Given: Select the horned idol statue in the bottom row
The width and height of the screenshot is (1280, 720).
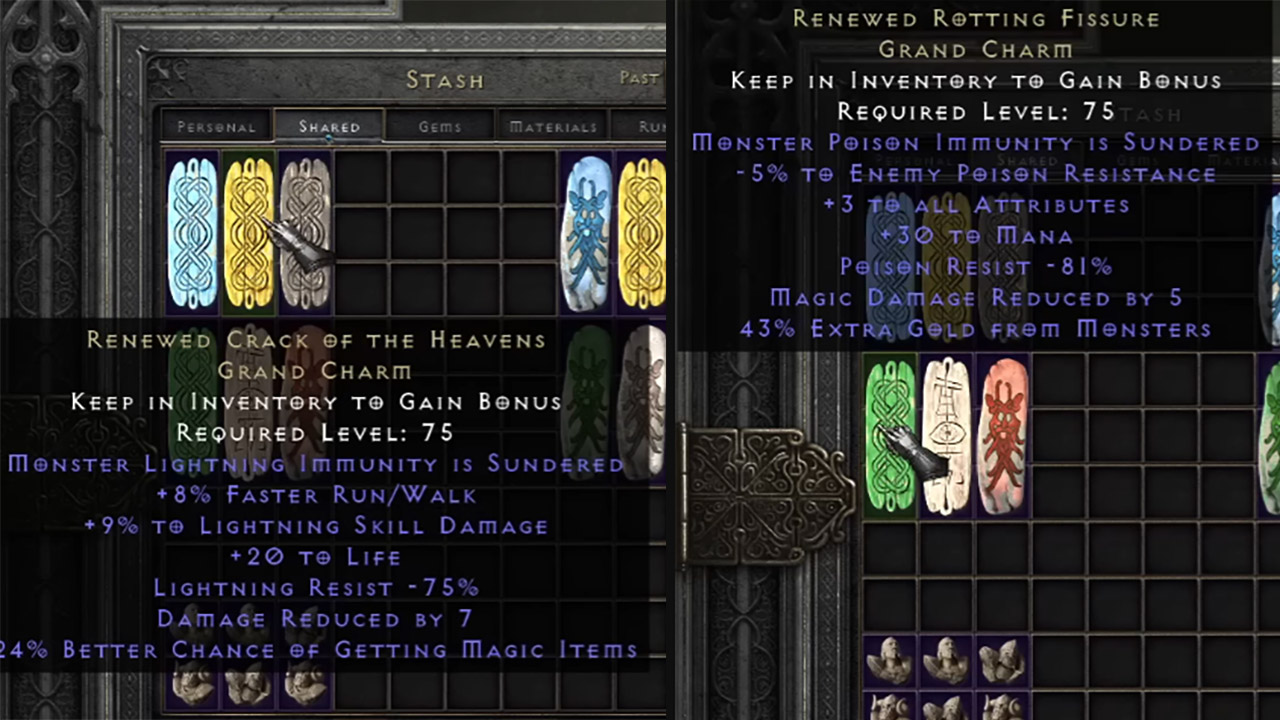Looking at the screenshot, I should point(890,708).
